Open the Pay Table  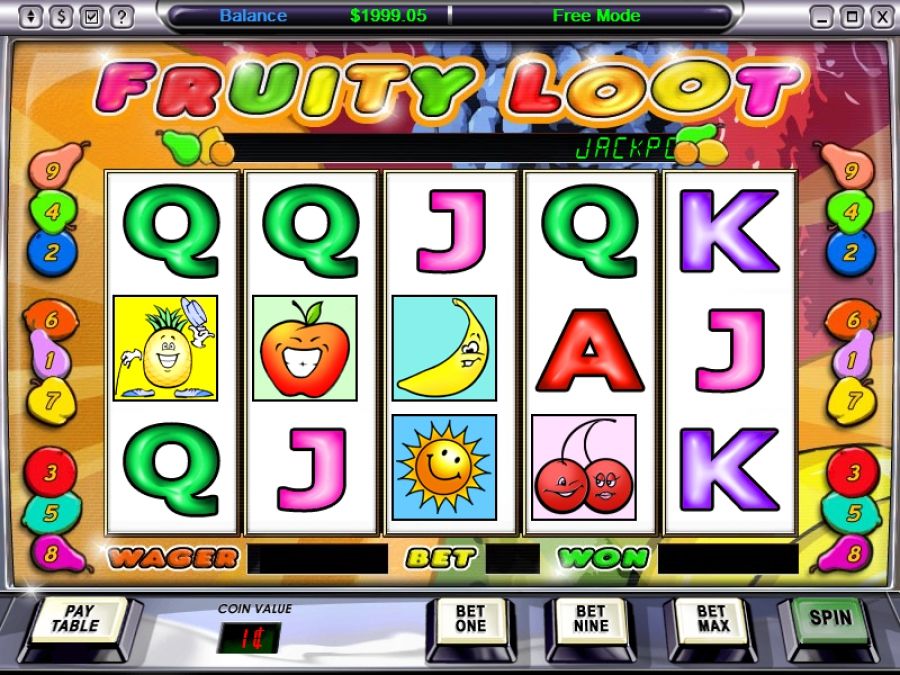[78, 619]
